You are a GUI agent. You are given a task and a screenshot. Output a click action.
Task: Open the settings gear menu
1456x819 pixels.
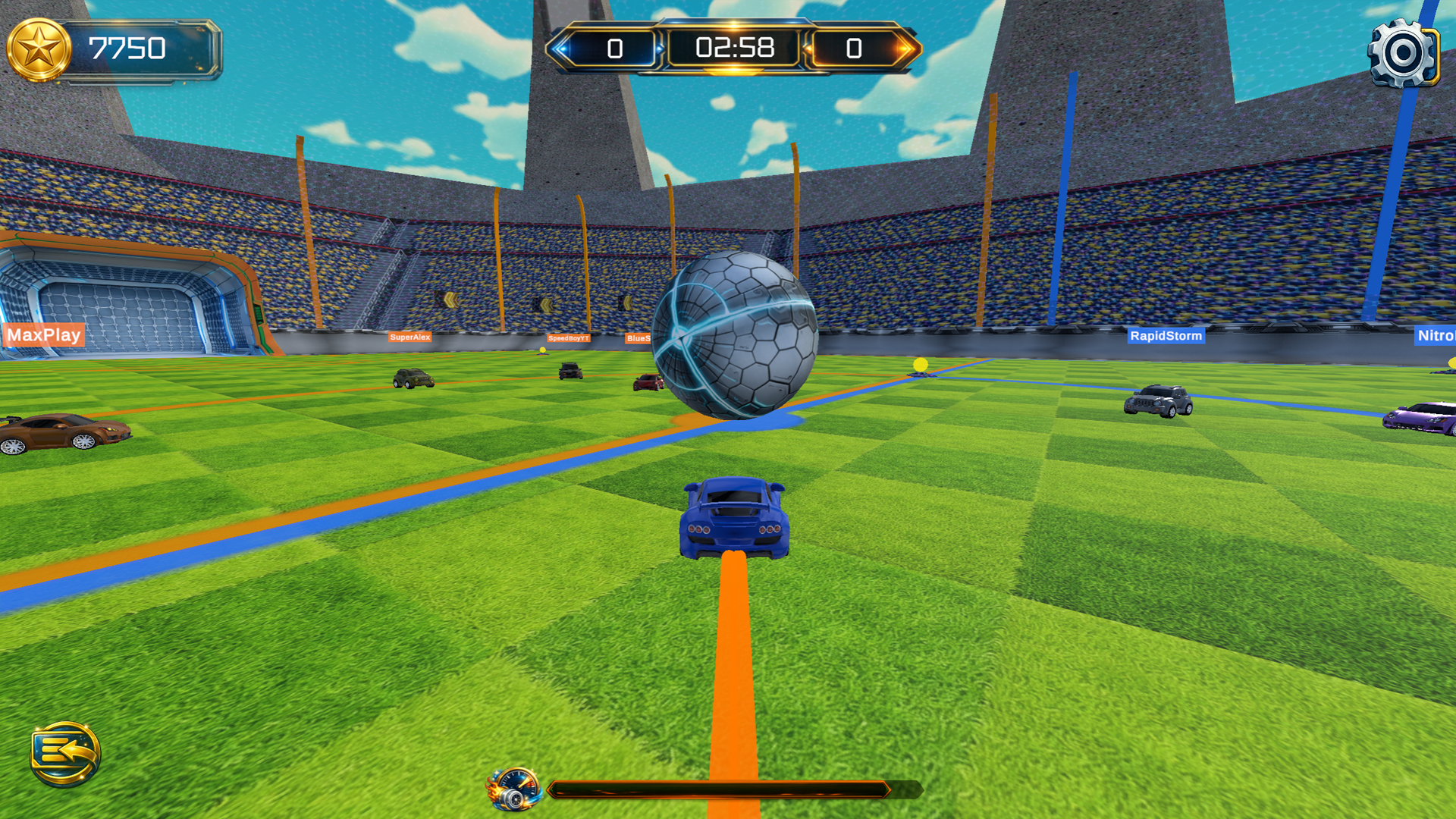point(1401,53)
